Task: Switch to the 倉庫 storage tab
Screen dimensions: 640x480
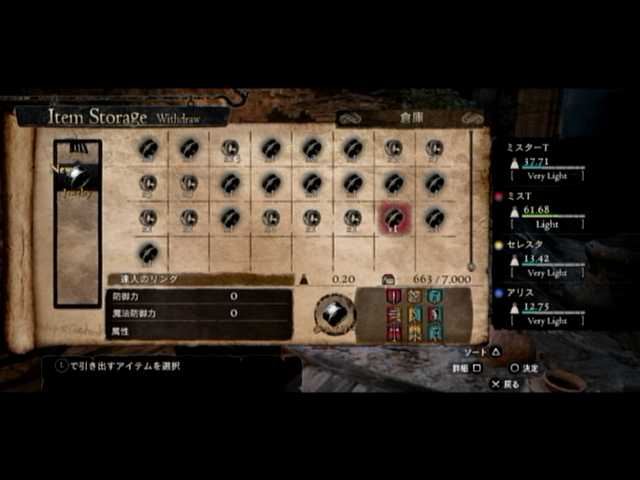Action: pos(411,118)
